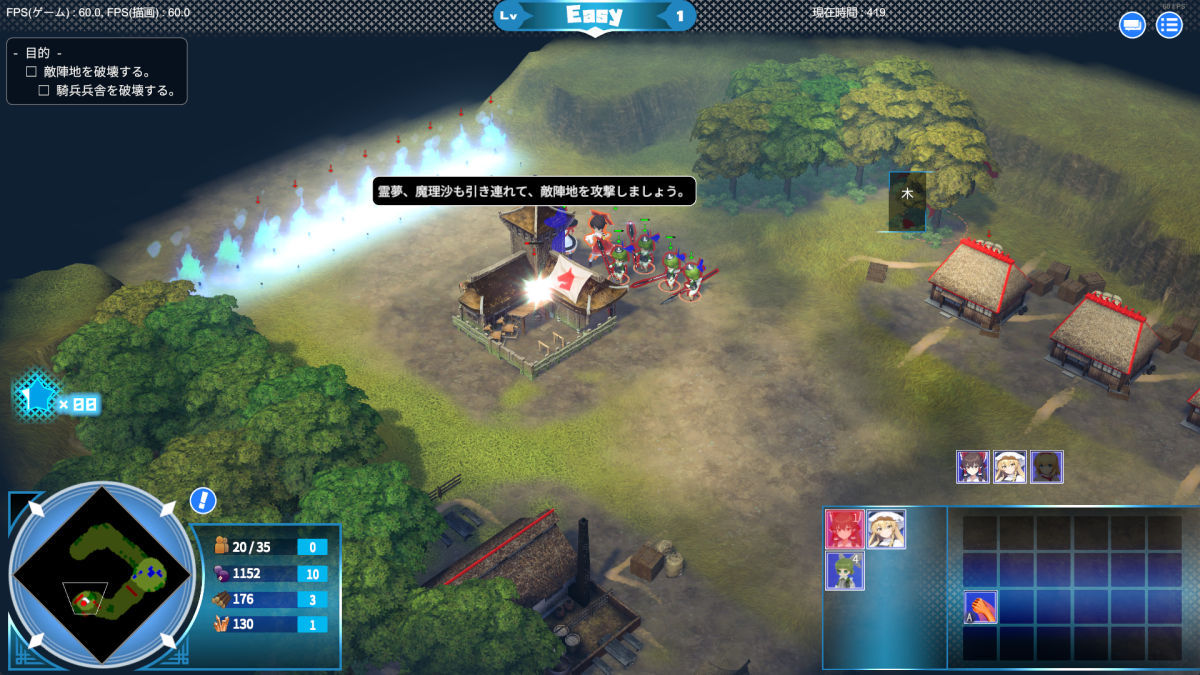Image resolution: width=1200 pixels, height=675 pixels.
Task: Choose Marisa's hero portrait above the panel
Action: point(1010,467)
